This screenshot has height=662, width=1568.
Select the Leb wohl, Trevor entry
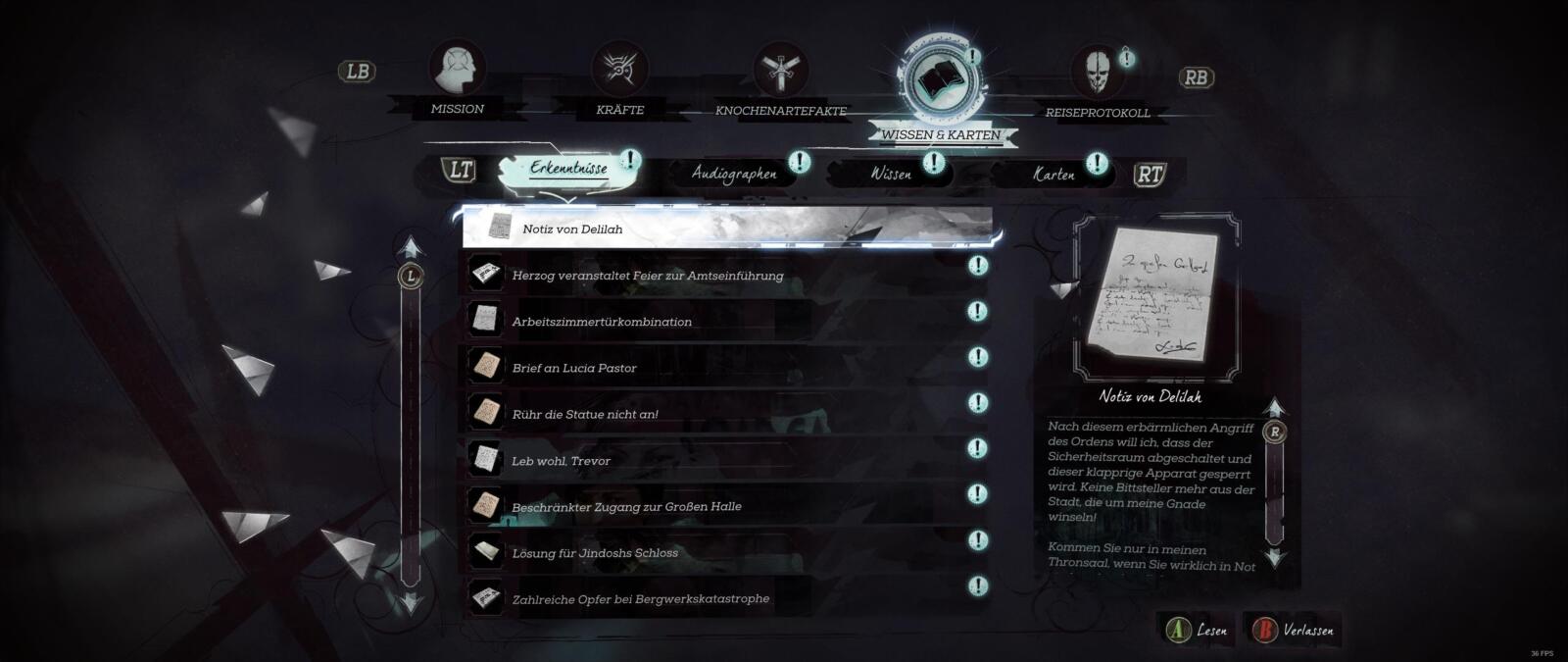tap(725, 460)
